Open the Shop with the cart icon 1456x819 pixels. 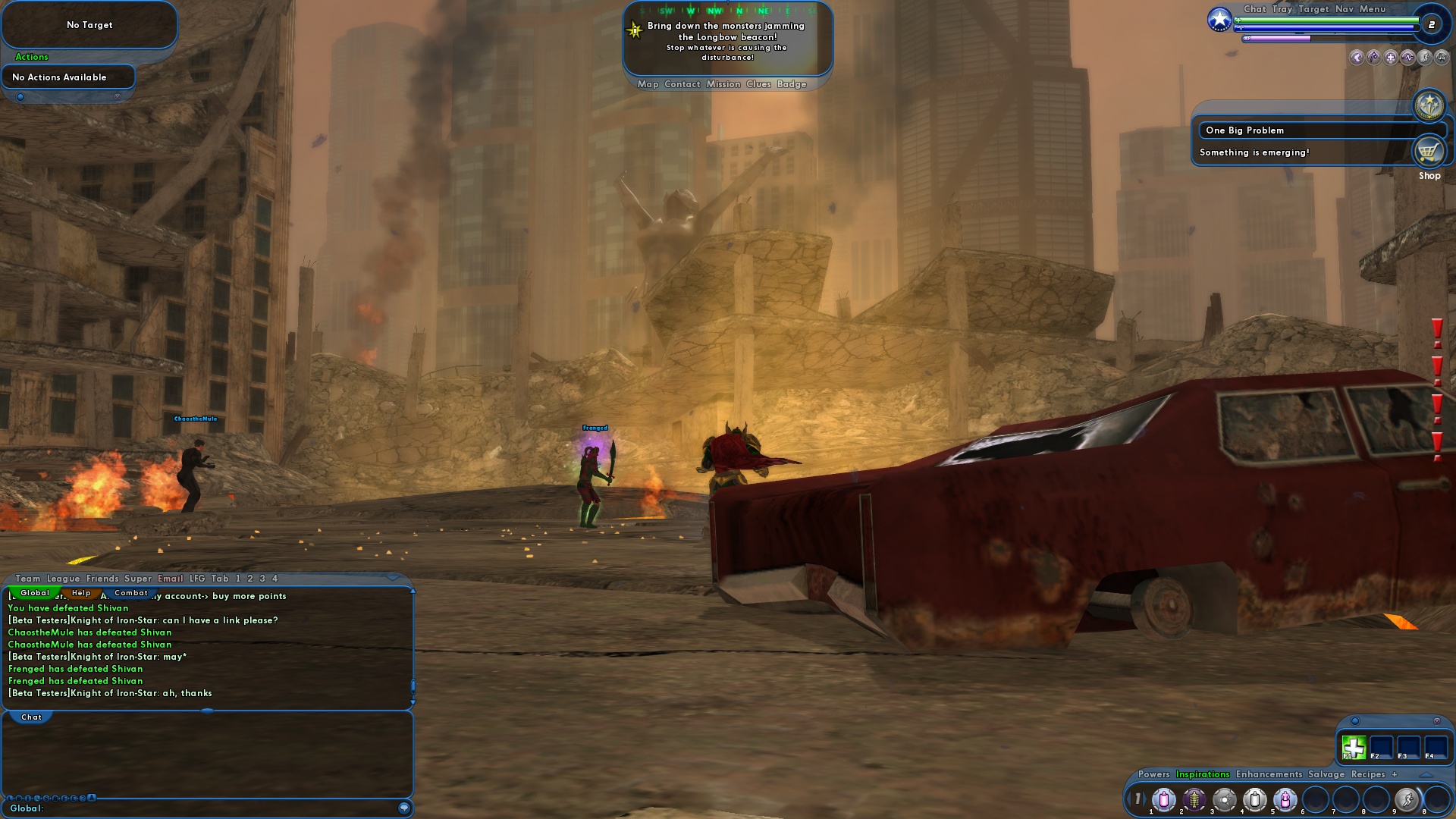[x=1429, y=151]
